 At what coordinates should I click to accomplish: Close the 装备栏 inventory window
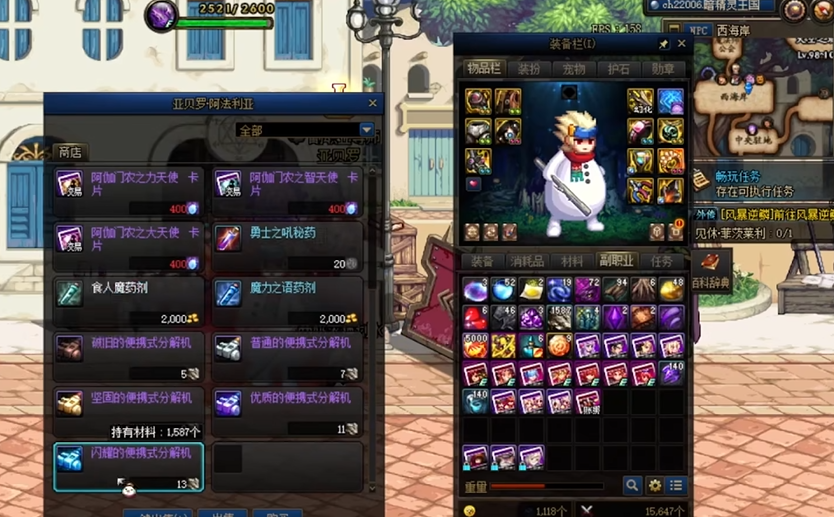[x=683, y=45]
